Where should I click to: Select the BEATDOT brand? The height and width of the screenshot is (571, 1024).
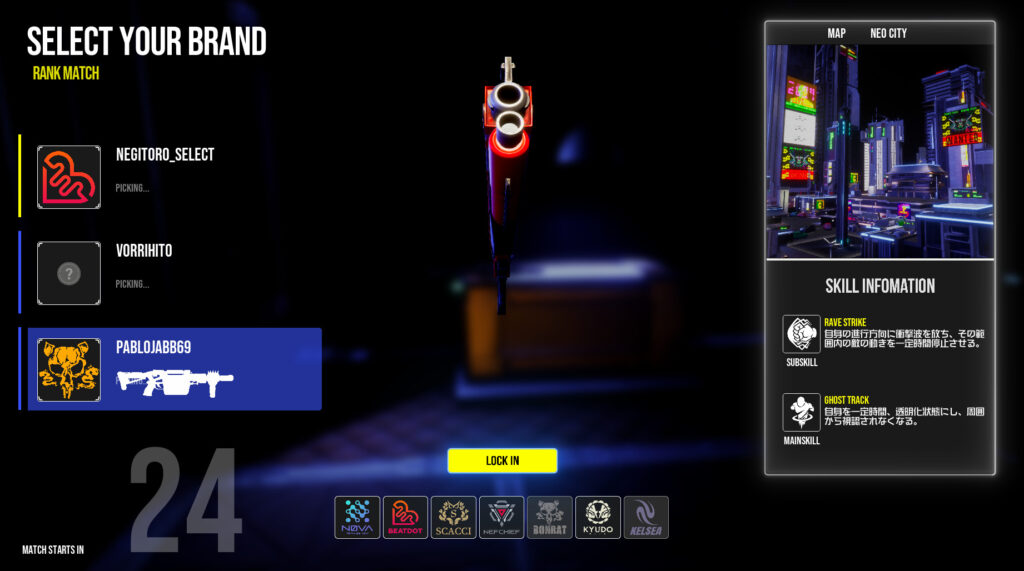405,517
